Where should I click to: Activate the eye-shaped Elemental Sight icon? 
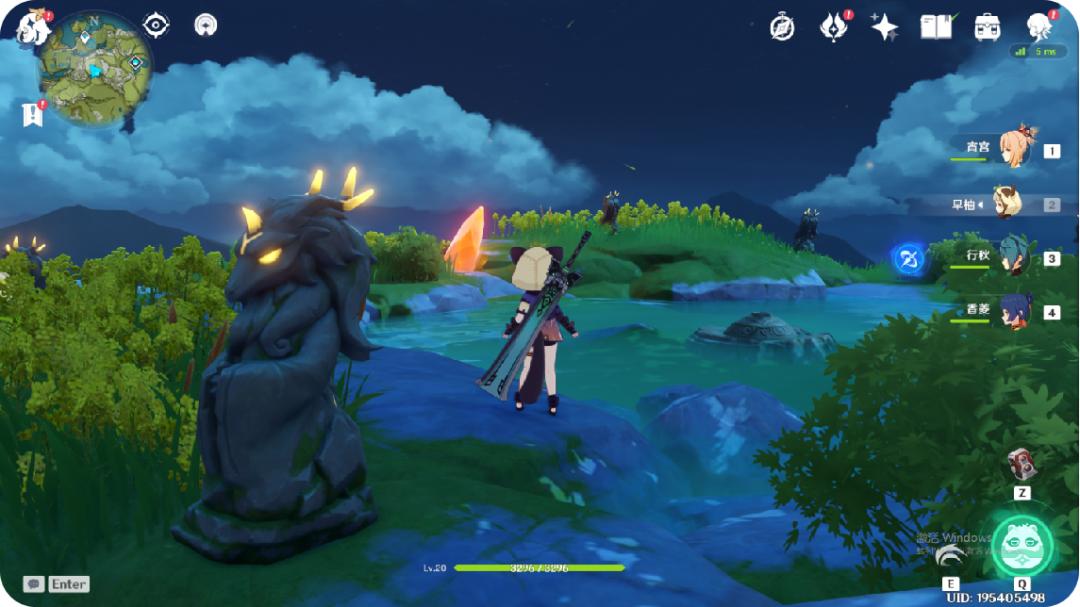pyautogui.click(x=156, y=25)
